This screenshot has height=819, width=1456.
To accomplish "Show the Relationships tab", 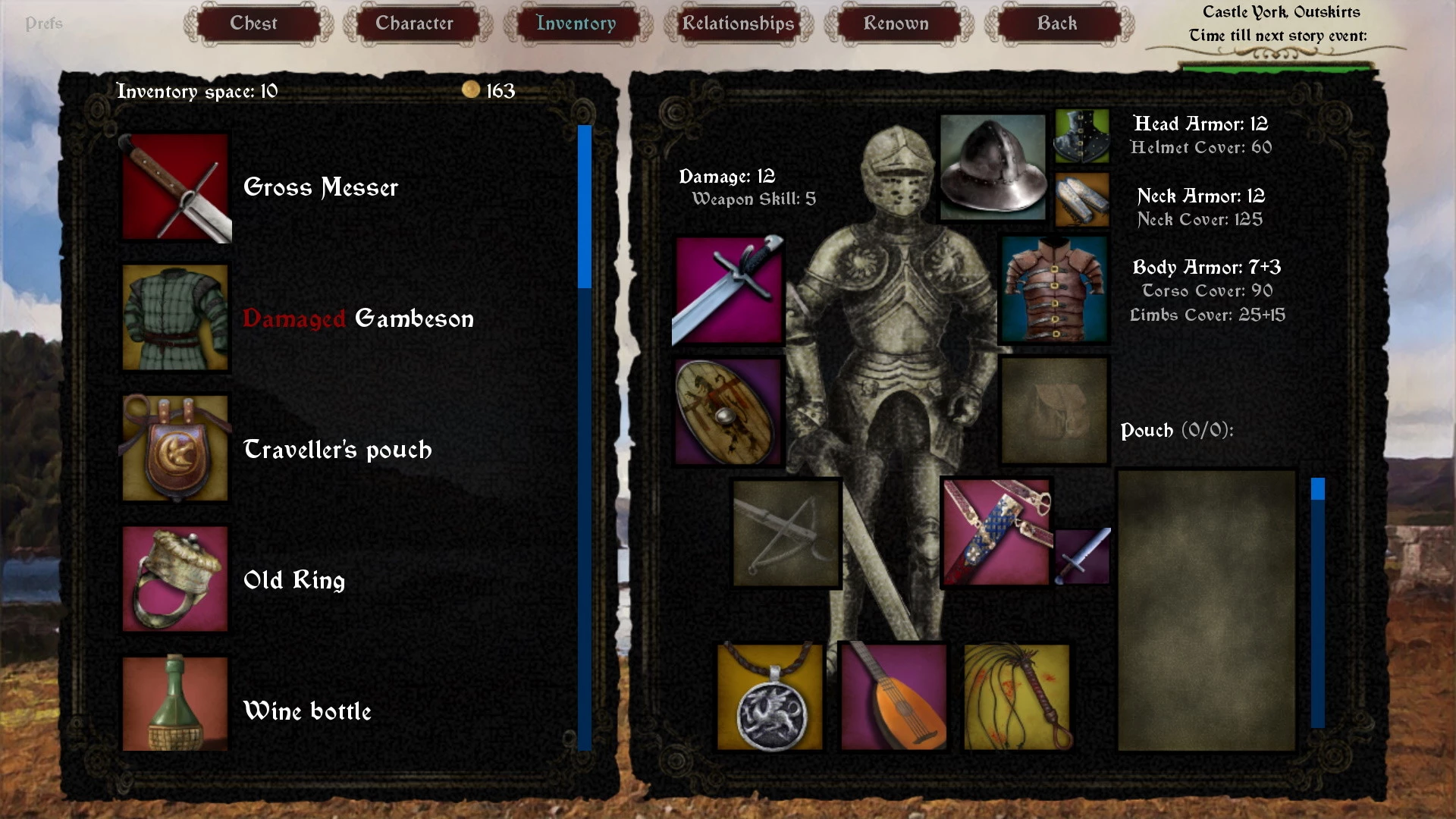I will point(738,24).
